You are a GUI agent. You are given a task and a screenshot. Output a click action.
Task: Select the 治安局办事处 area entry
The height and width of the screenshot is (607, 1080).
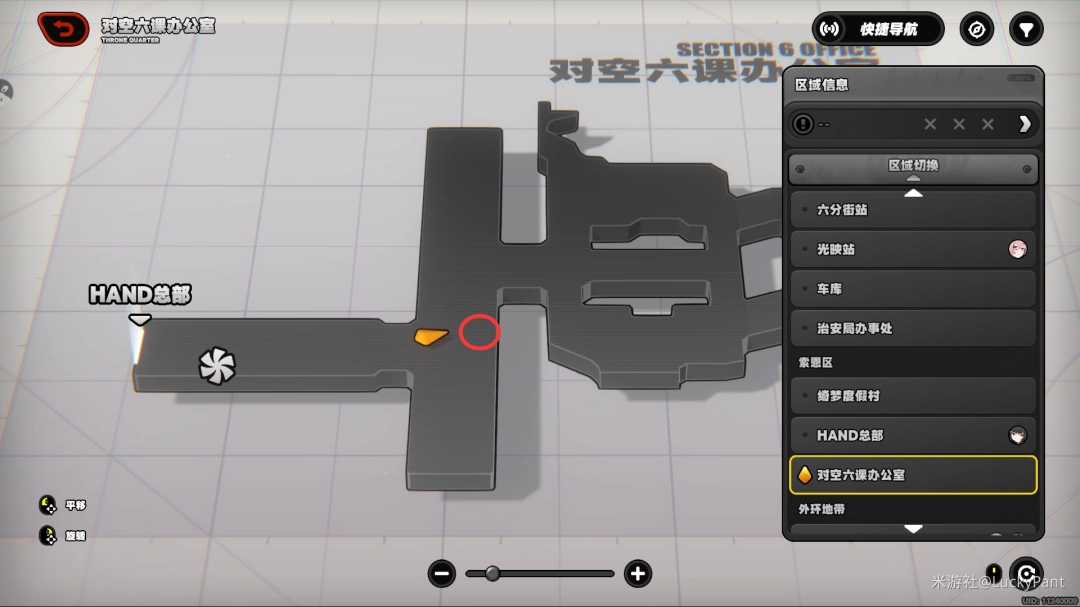(913, 328)
